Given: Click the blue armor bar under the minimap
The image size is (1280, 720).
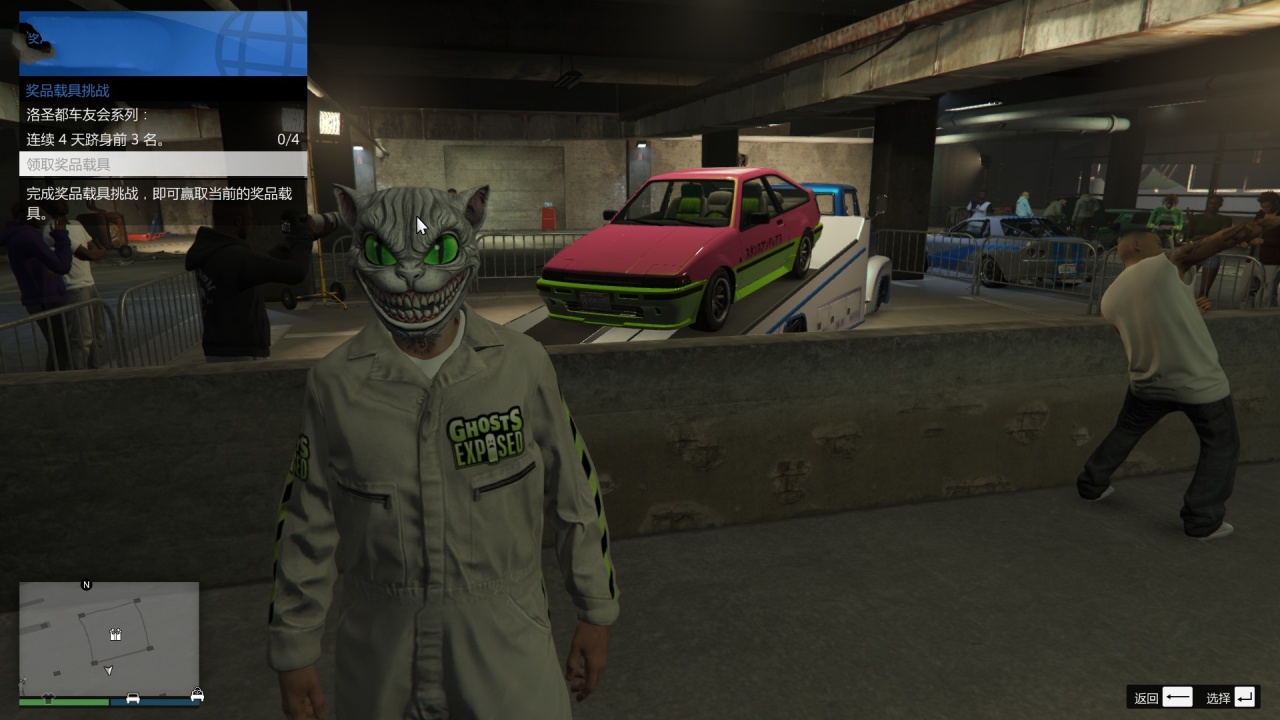Looking at the screenshot, I should tap(154, 701).
